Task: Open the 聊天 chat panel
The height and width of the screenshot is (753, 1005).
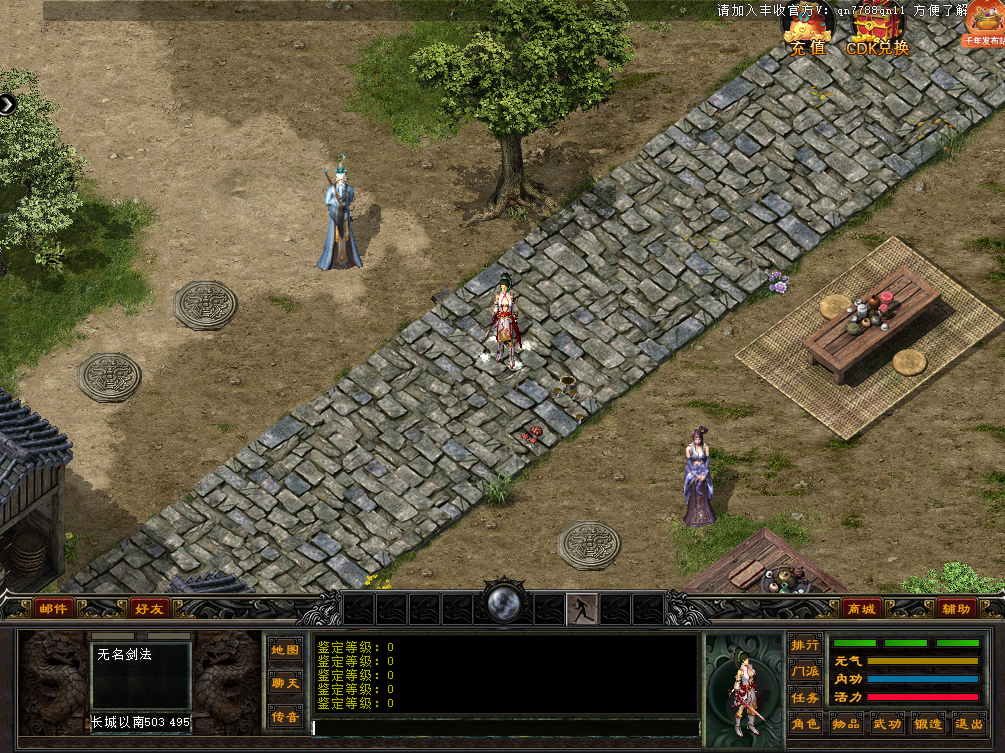Action: coord(285,683)
